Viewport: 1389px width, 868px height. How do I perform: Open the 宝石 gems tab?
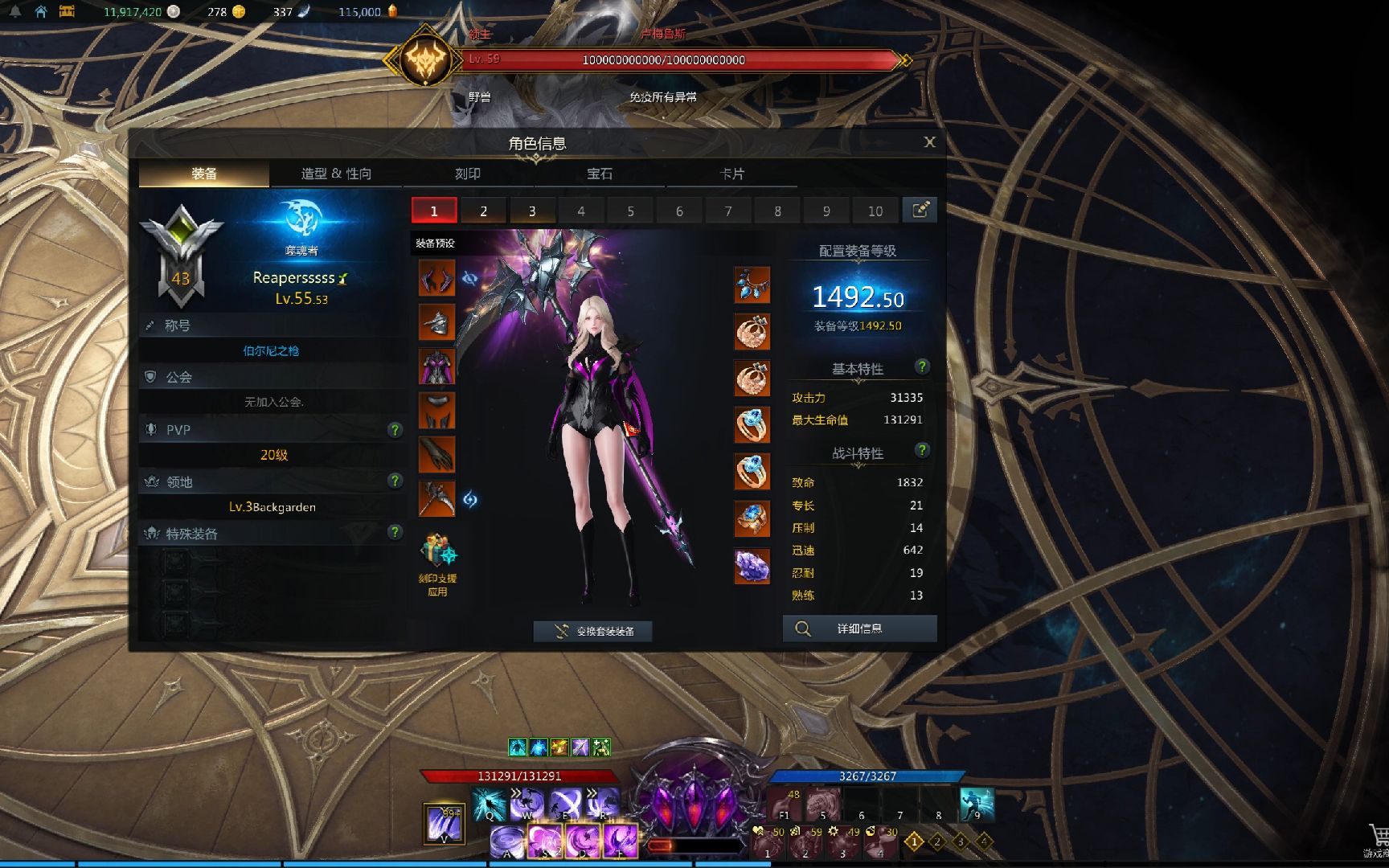(600, 174)
